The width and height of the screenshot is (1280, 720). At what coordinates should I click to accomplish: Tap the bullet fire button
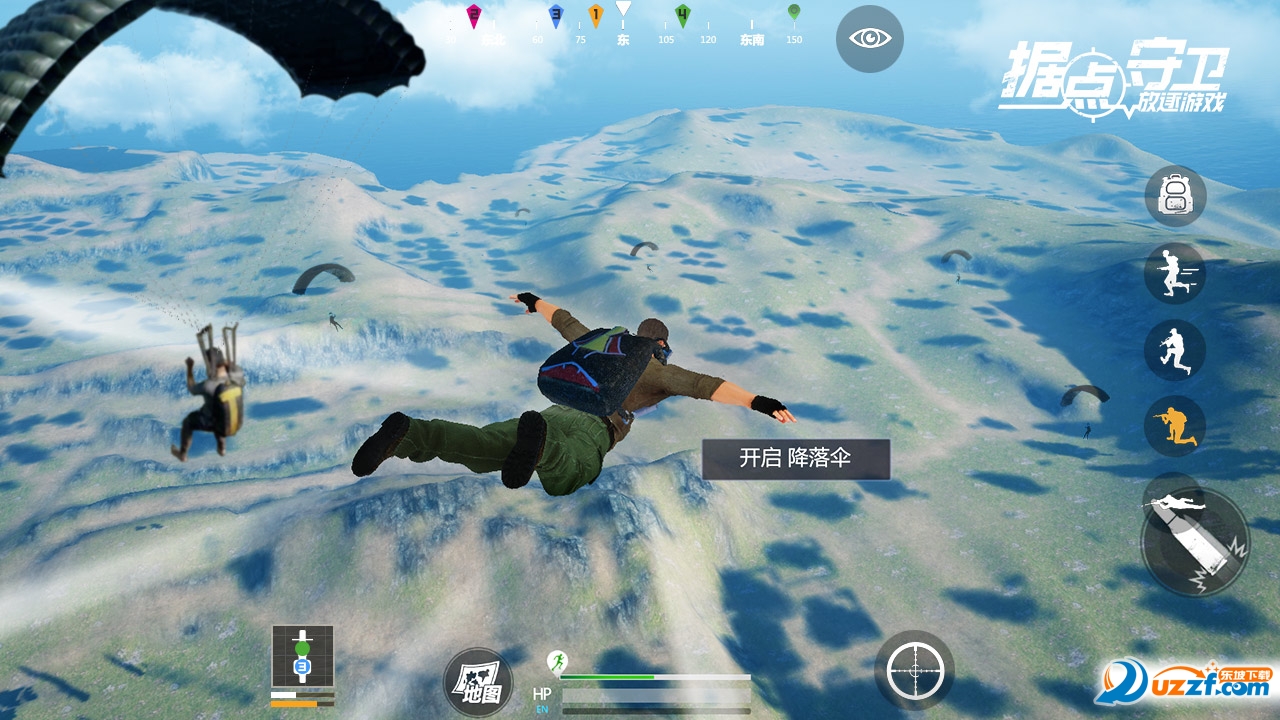point(1195,541)
